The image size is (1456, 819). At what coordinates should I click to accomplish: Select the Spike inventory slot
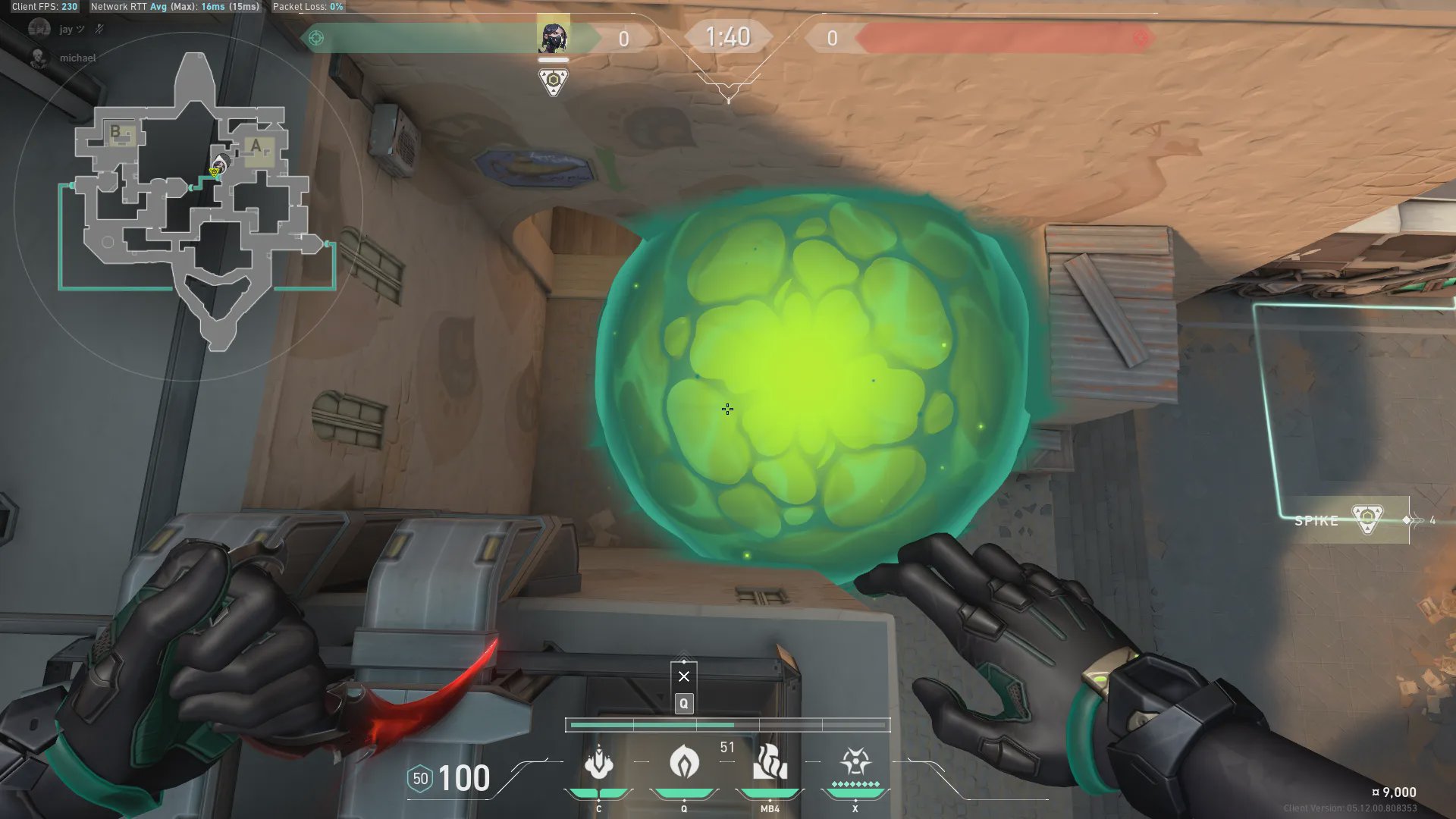(1350, 520)
